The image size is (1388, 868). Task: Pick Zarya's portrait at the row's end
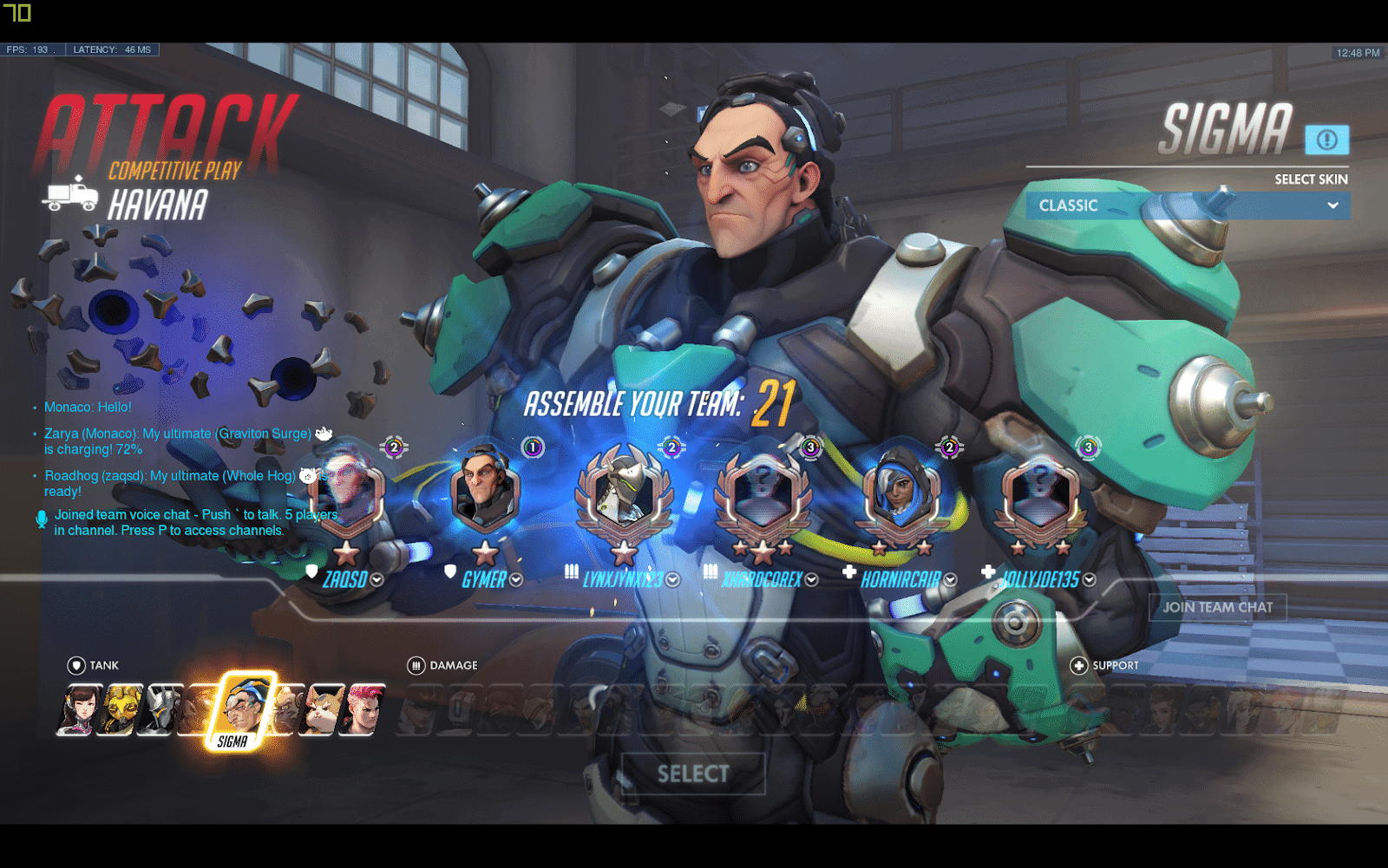tap(363, 711)
